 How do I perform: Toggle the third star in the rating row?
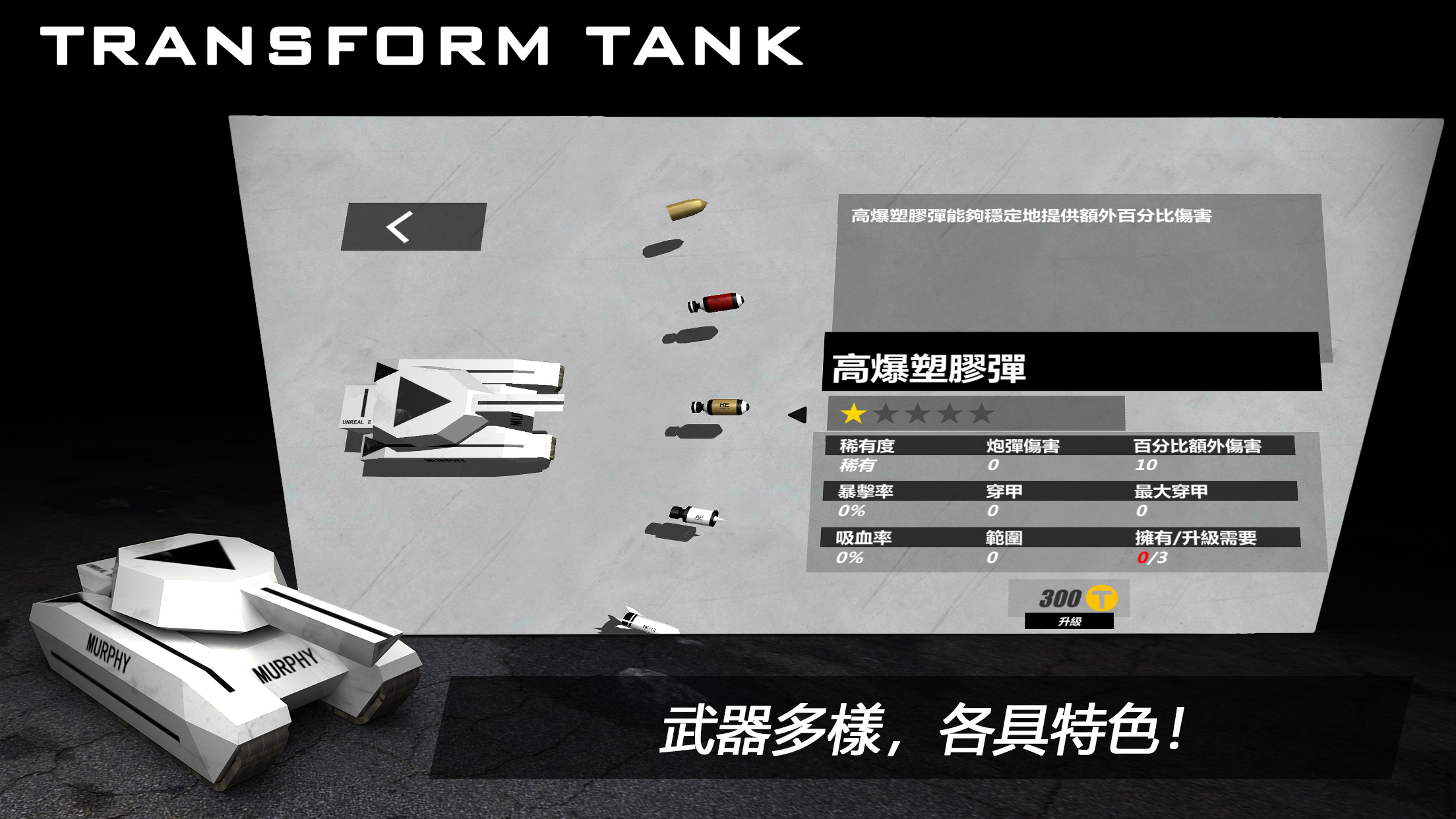tap(919, 415)
